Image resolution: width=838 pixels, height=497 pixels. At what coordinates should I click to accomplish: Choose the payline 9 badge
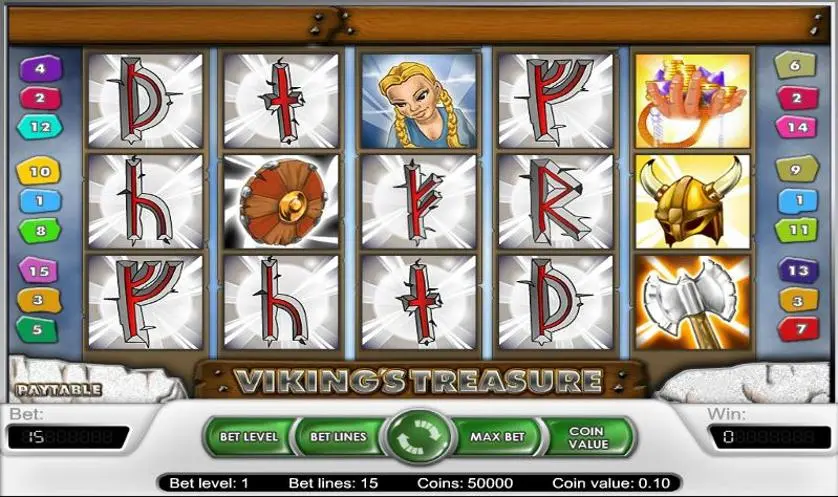click(797, 171)
